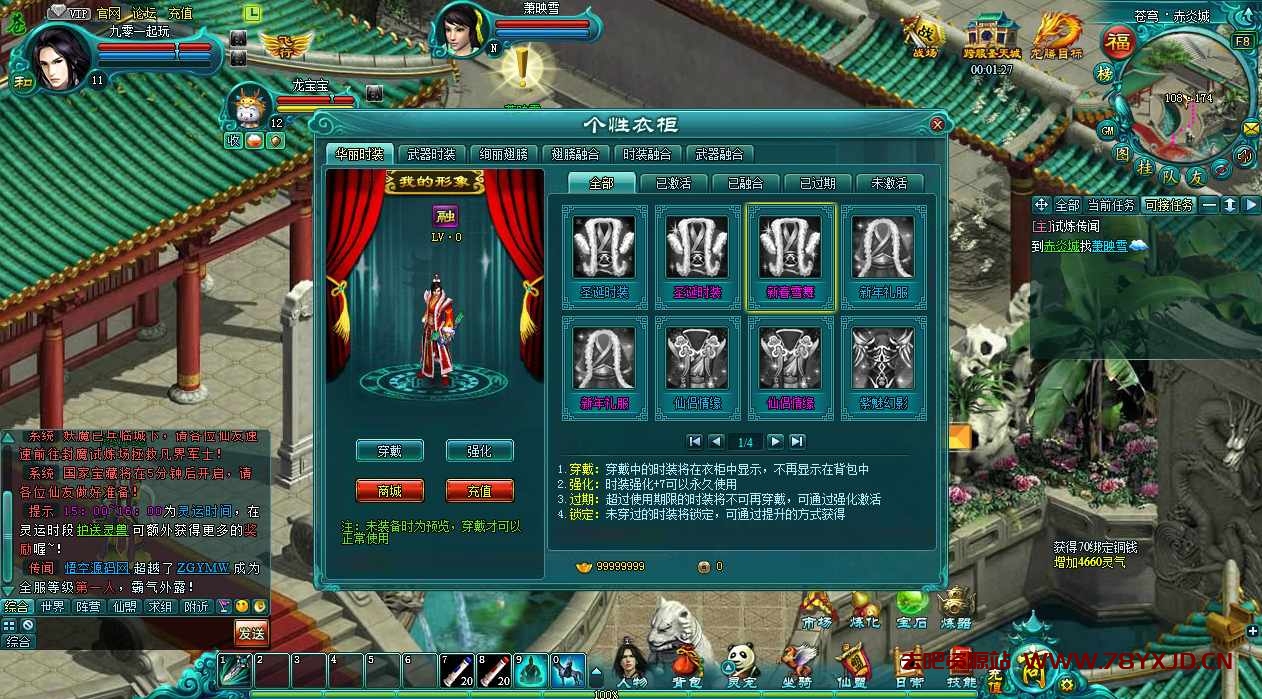
Task: Switch to the 武器时装 tab
Action: click(x=431, y=154)
